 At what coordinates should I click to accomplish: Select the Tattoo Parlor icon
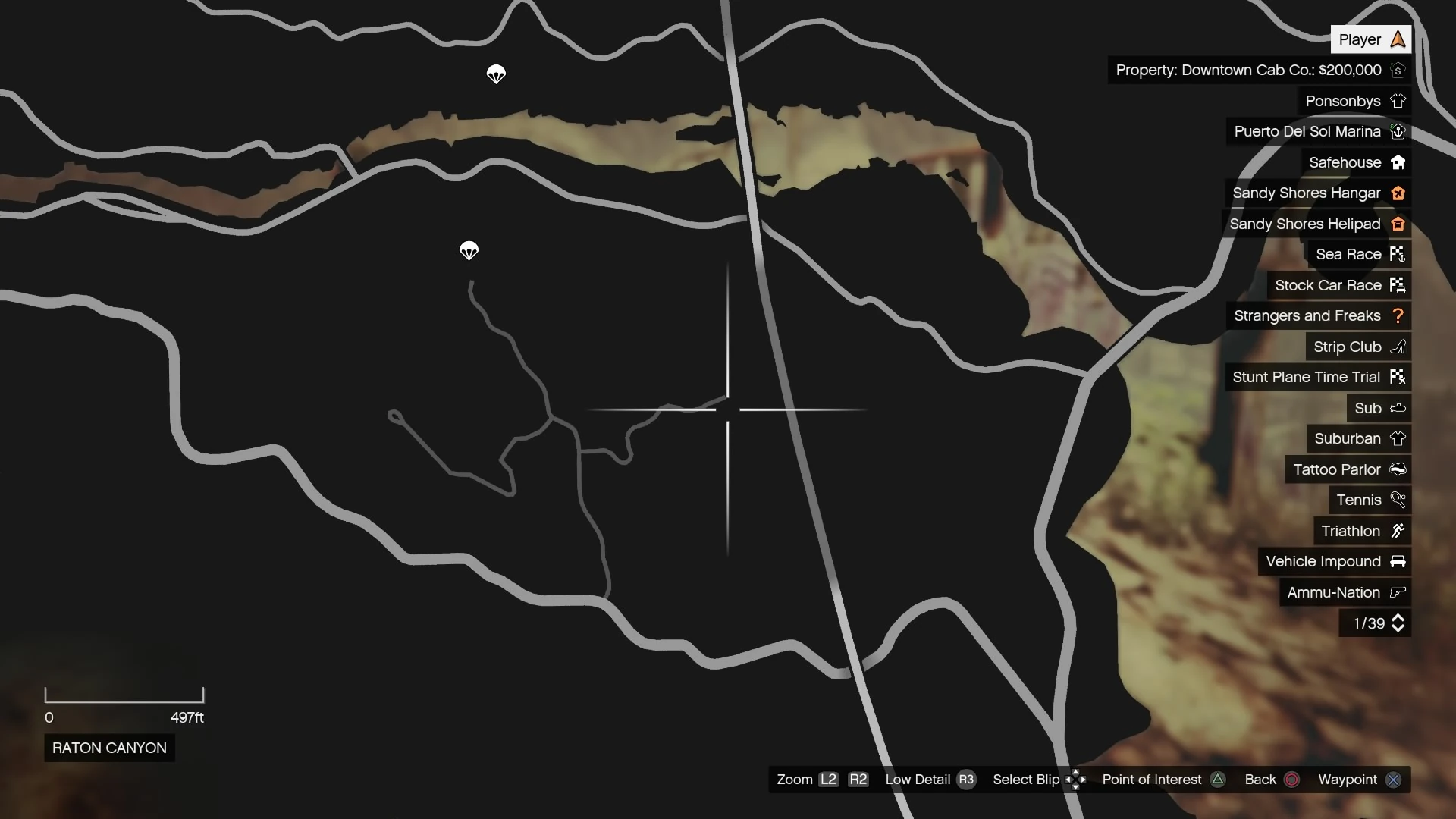[1398, 469]
